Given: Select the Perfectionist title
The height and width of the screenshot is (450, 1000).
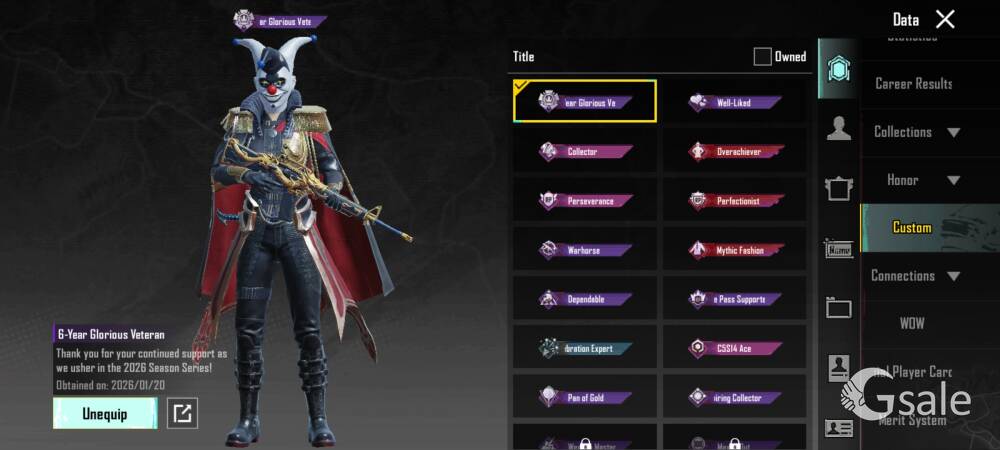Looking at the screenshot, I should (734, 201).
